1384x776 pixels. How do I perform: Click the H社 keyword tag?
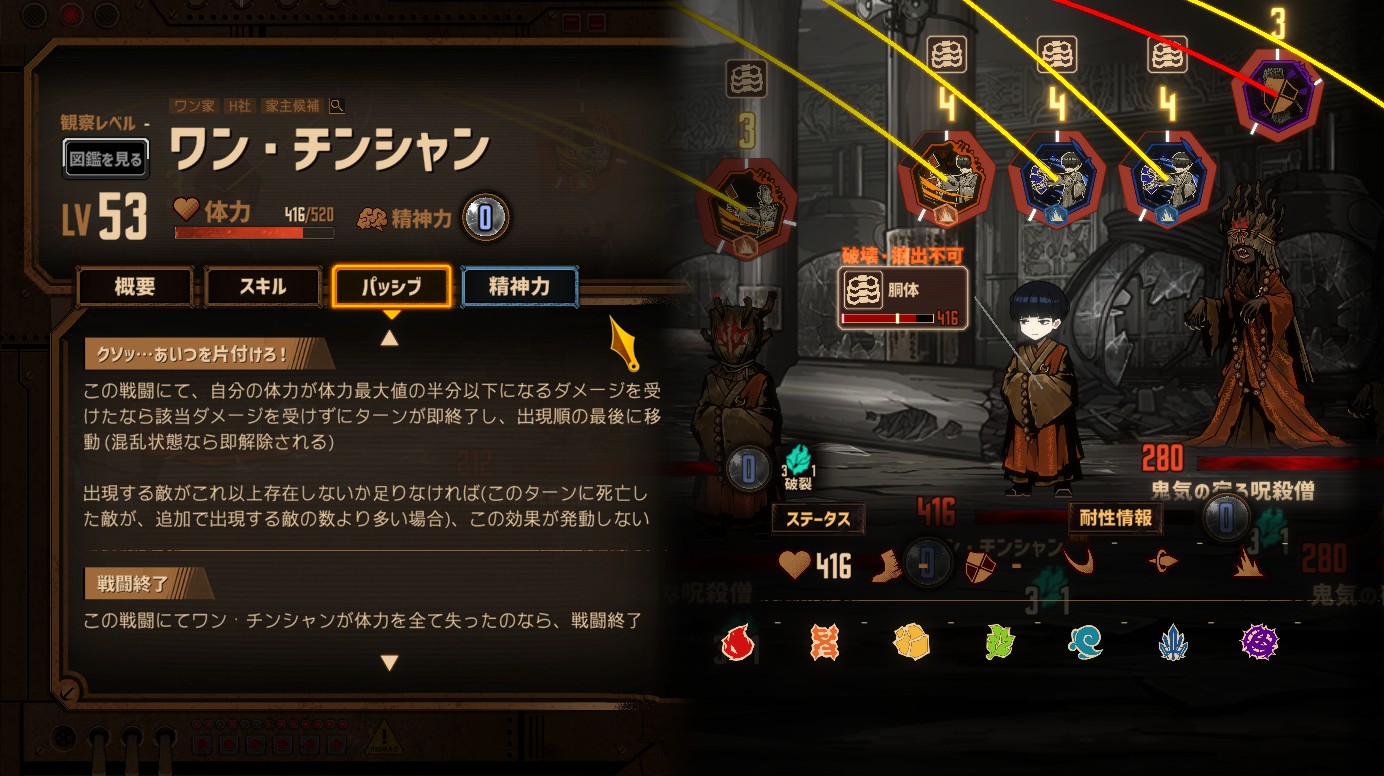(240, 106)
